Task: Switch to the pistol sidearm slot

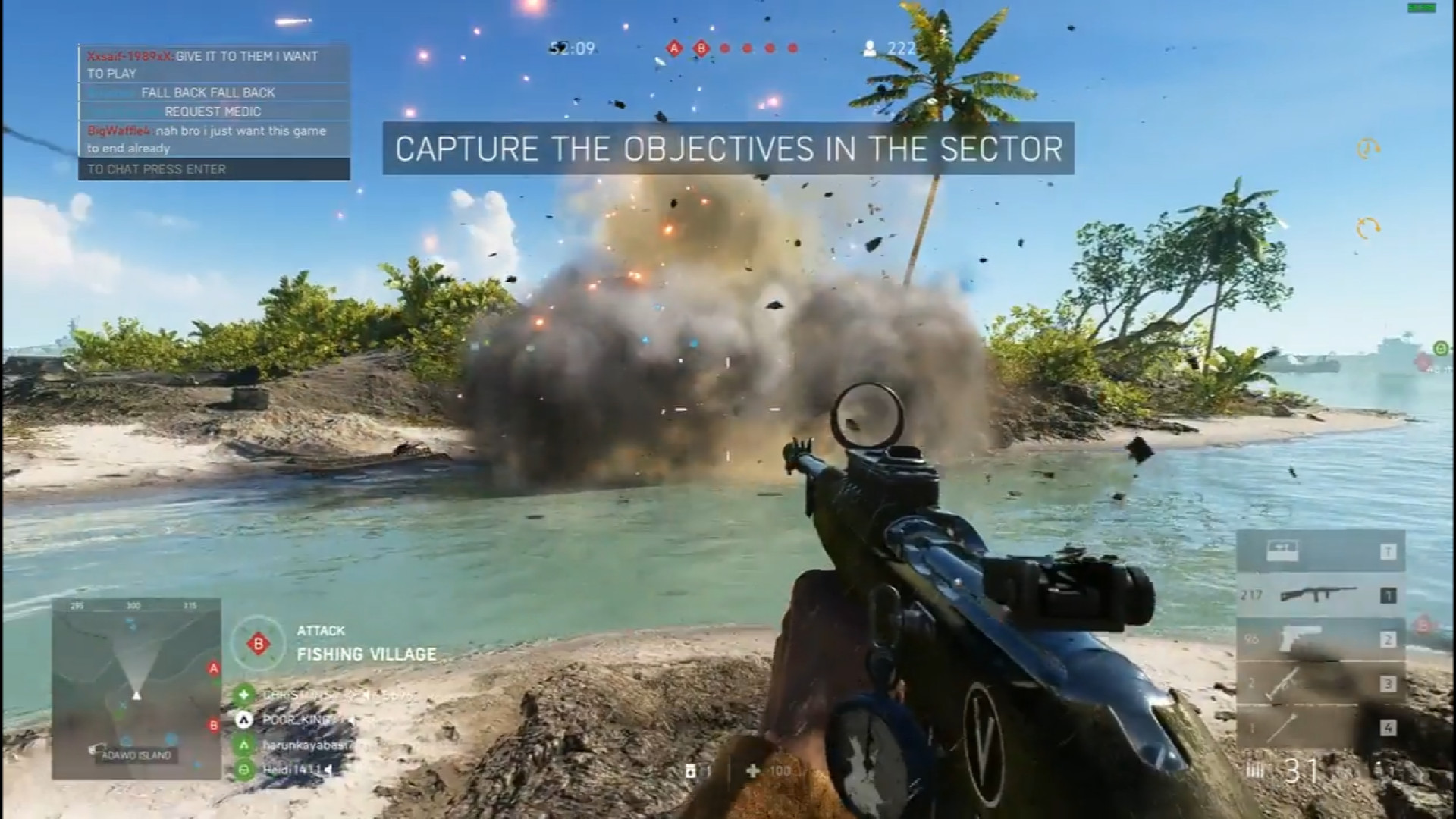Action: (1320, 639)
